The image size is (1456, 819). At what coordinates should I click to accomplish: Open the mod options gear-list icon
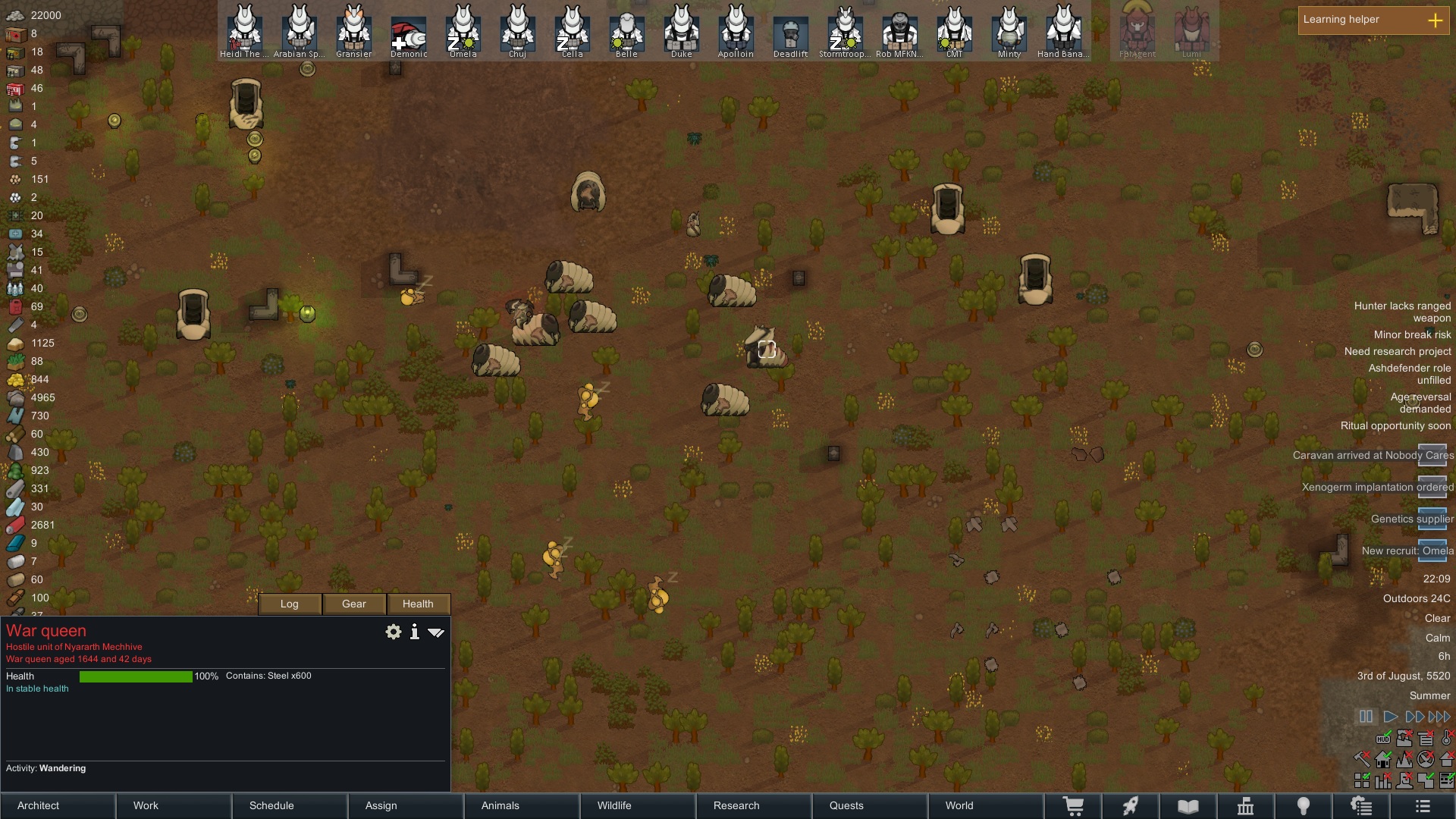pos(1362,805)
